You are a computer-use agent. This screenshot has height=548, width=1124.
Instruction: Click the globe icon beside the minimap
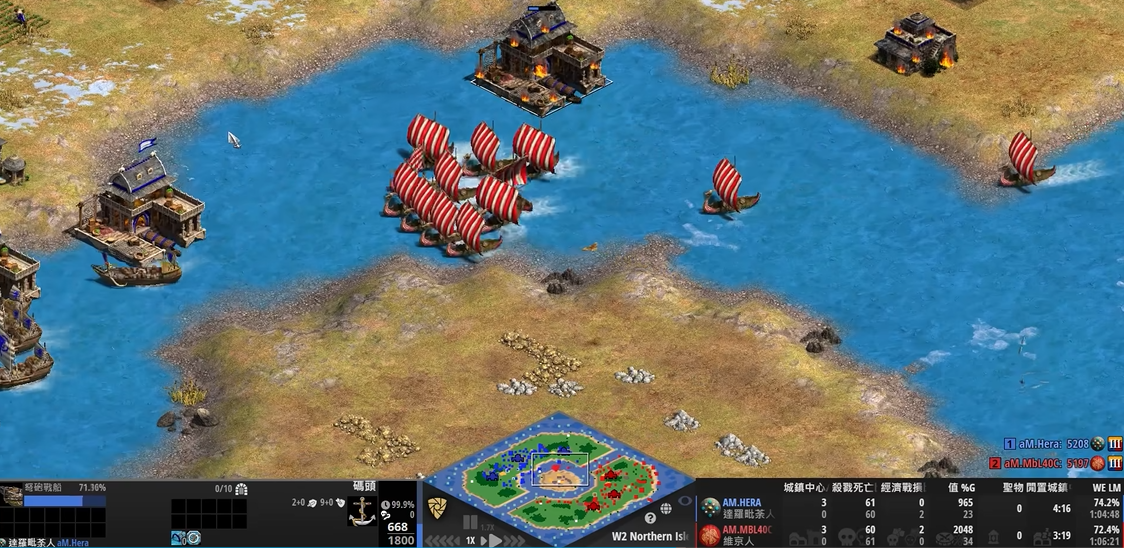pyautogui.click(x=666, y=509)
